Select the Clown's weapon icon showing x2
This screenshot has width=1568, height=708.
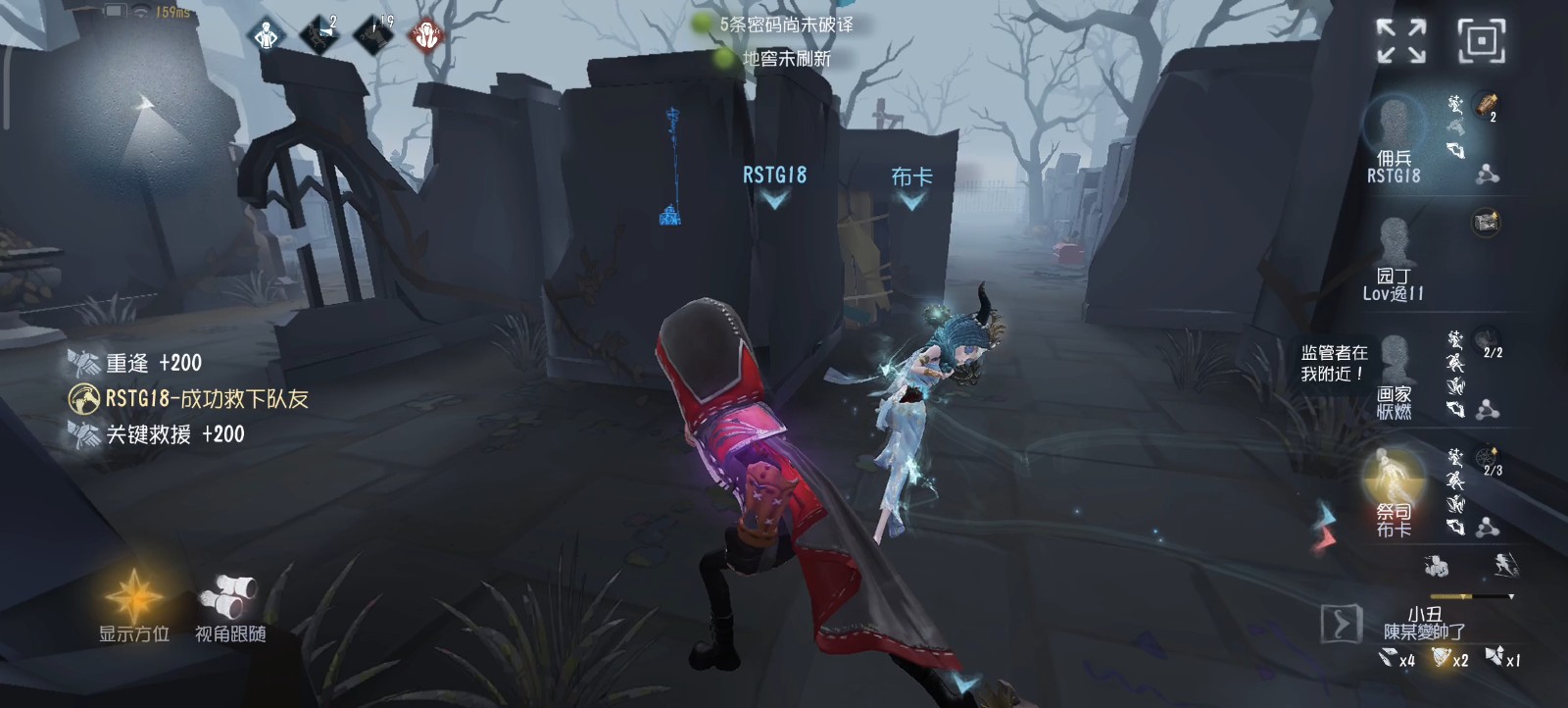(1441, 656)
